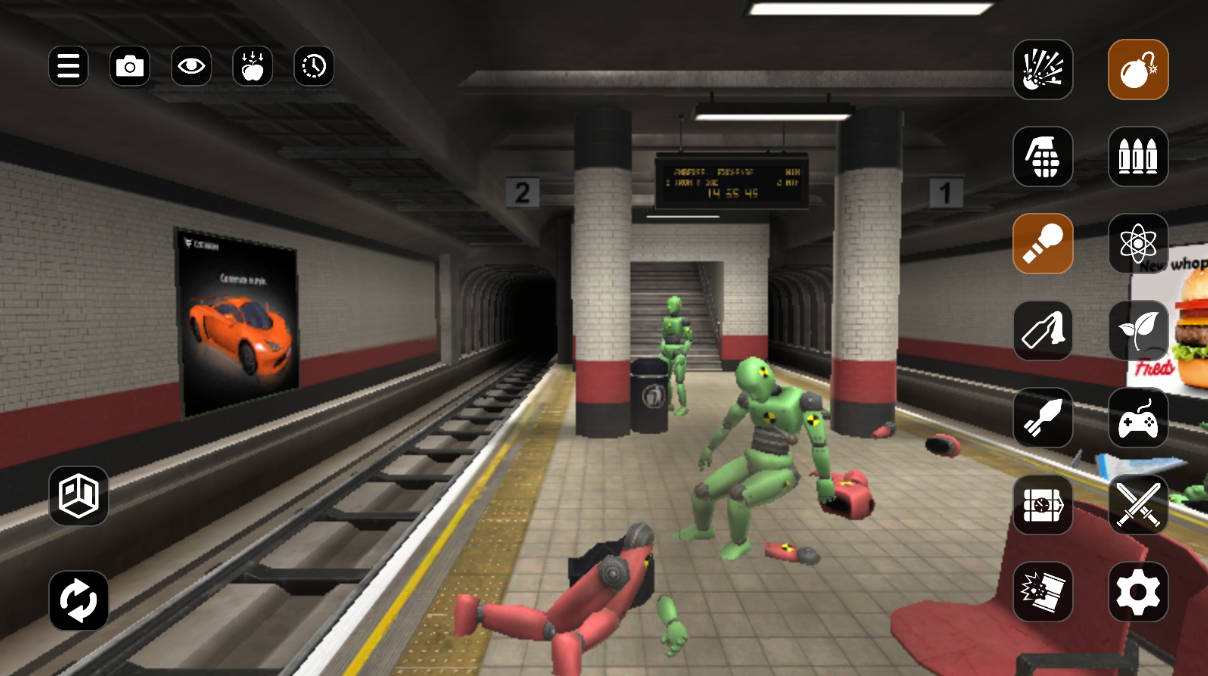Open the 3D room map selector
The height and width of the screenshot is (676, 1208).
click(x=79, y=495)
